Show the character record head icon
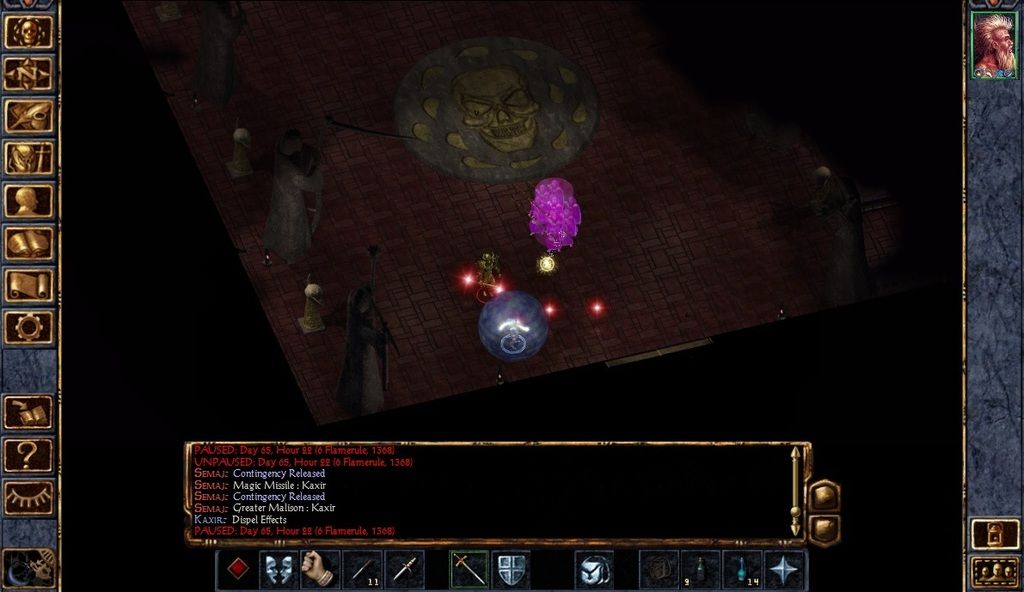This screenshot has height=592, width=1024. (28, 201)
